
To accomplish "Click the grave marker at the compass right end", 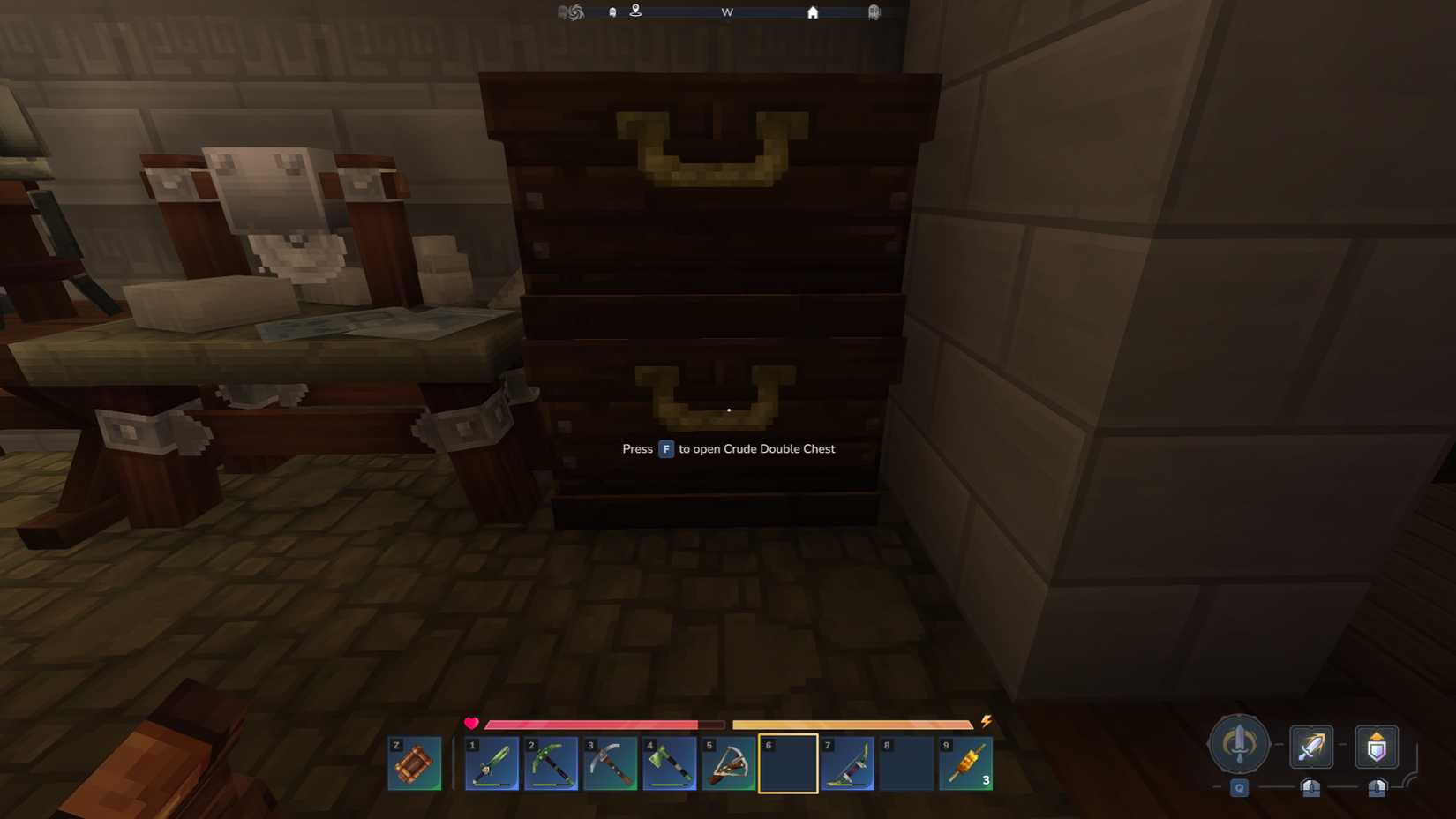I will [874, 11].
